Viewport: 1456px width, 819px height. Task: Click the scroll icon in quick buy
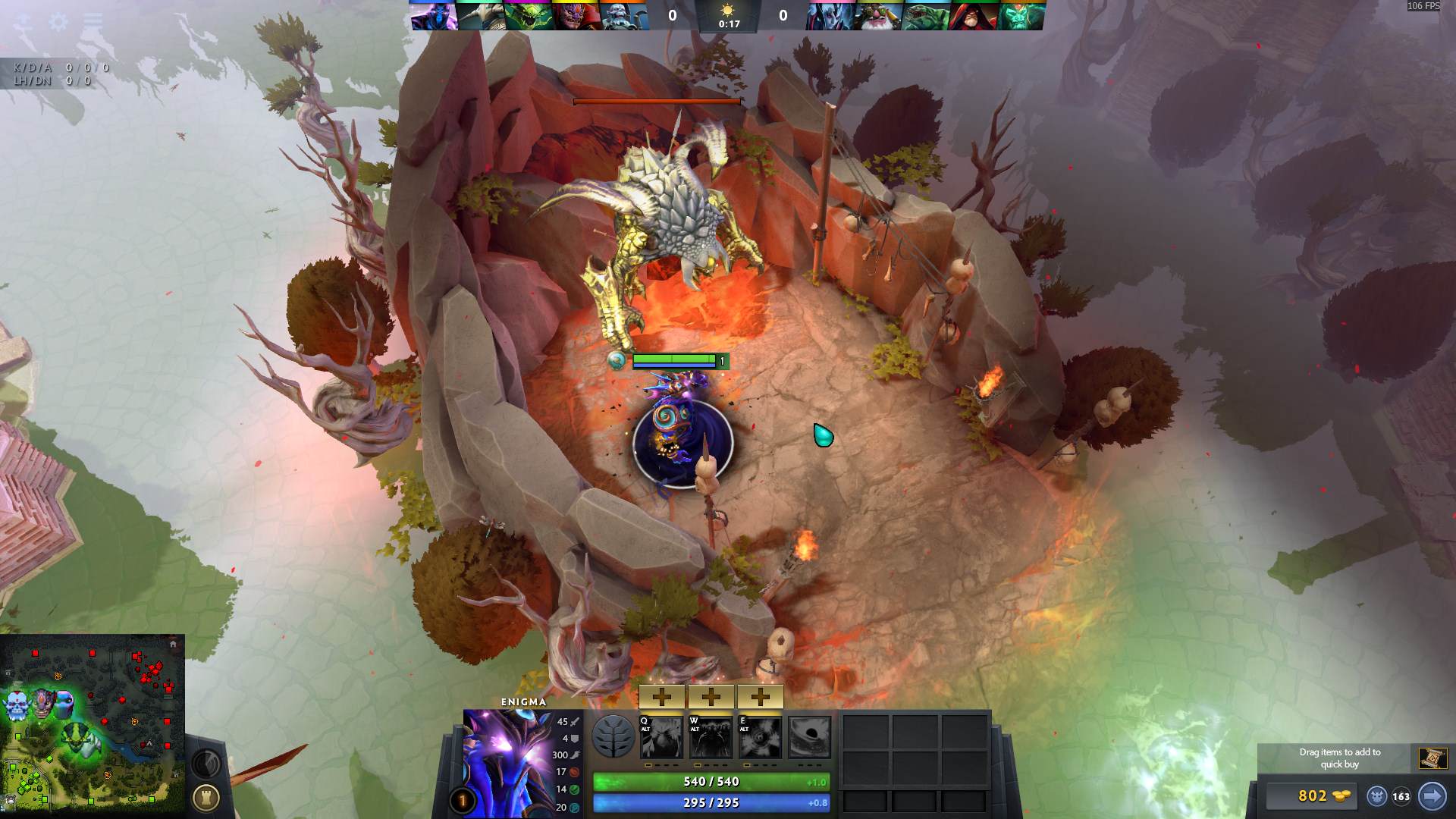1432,758
